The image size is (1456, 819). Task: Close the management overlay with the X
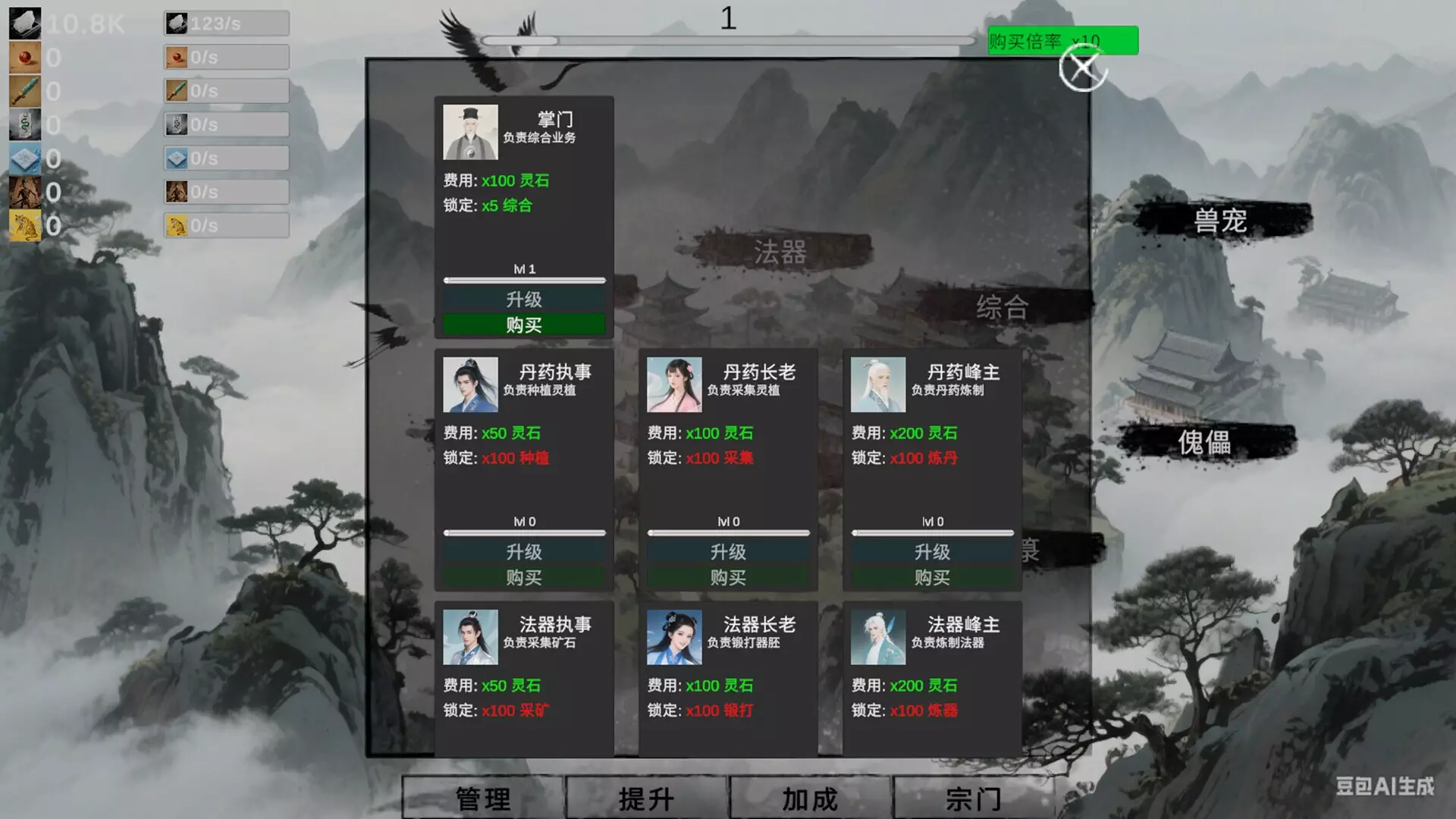click(x=1082, y=70)
